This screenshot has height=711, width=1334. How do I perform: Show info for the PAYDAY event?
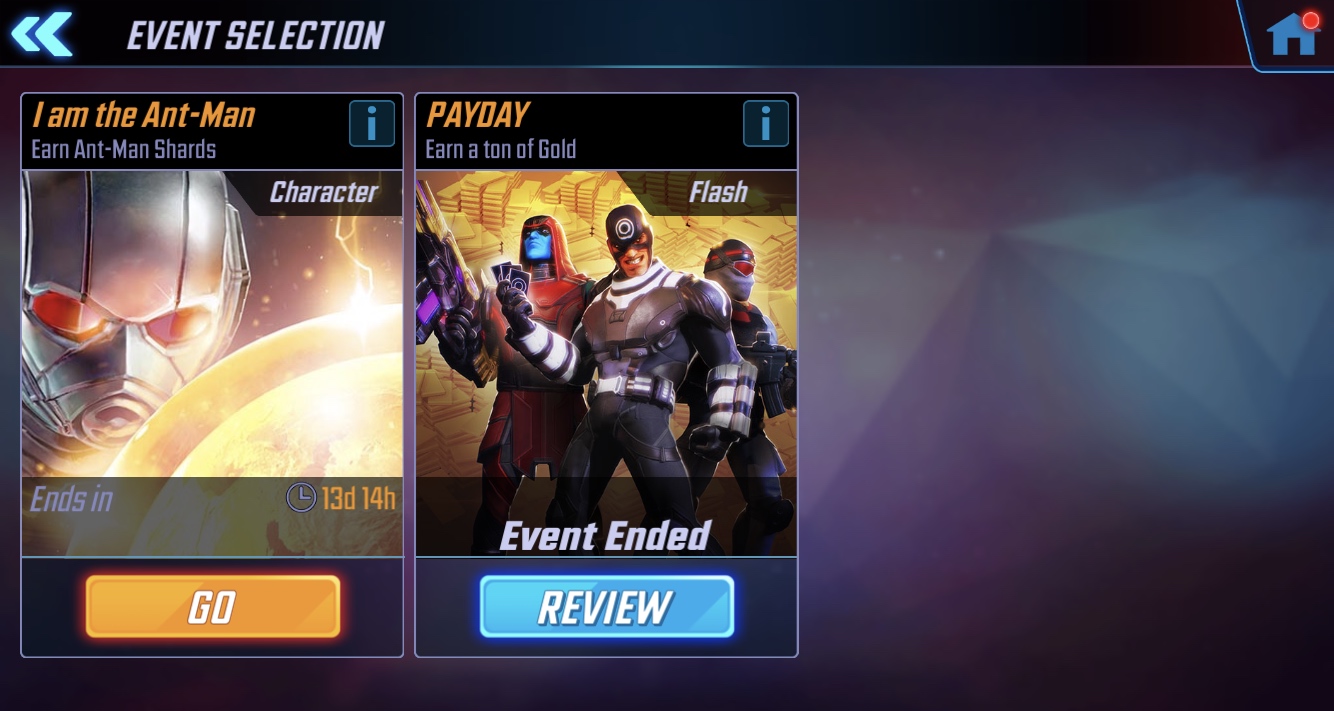765,125
